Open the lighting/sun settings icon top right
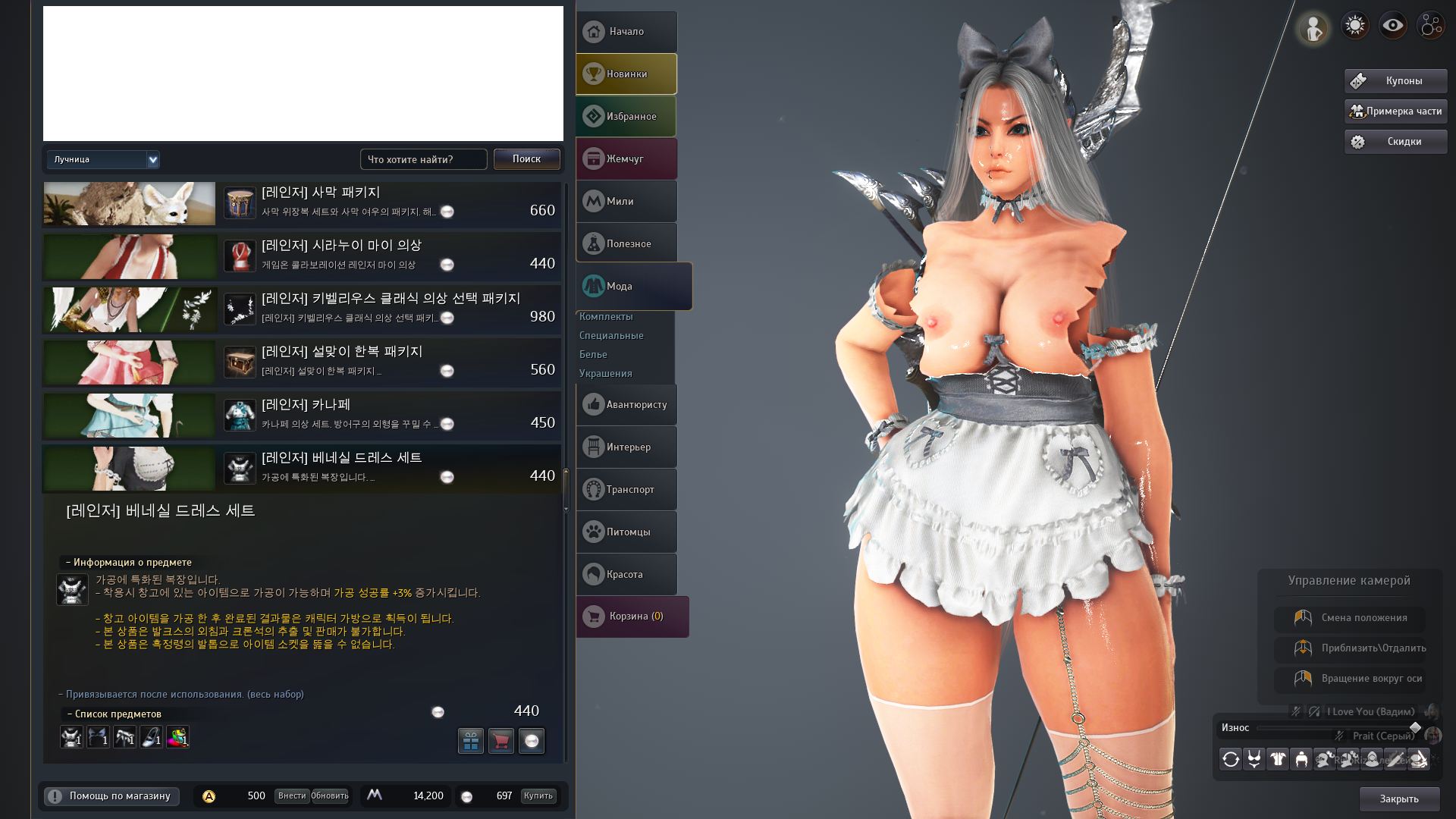Screen dimensions: 1456x819 [x=1354, y=24]
